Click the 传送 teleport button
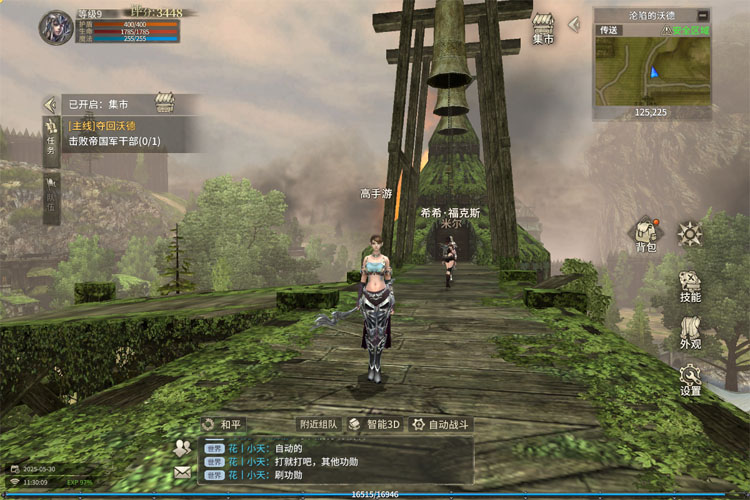Image resolution: width=750 pixels, height=500 pixels. click(608, 30)
